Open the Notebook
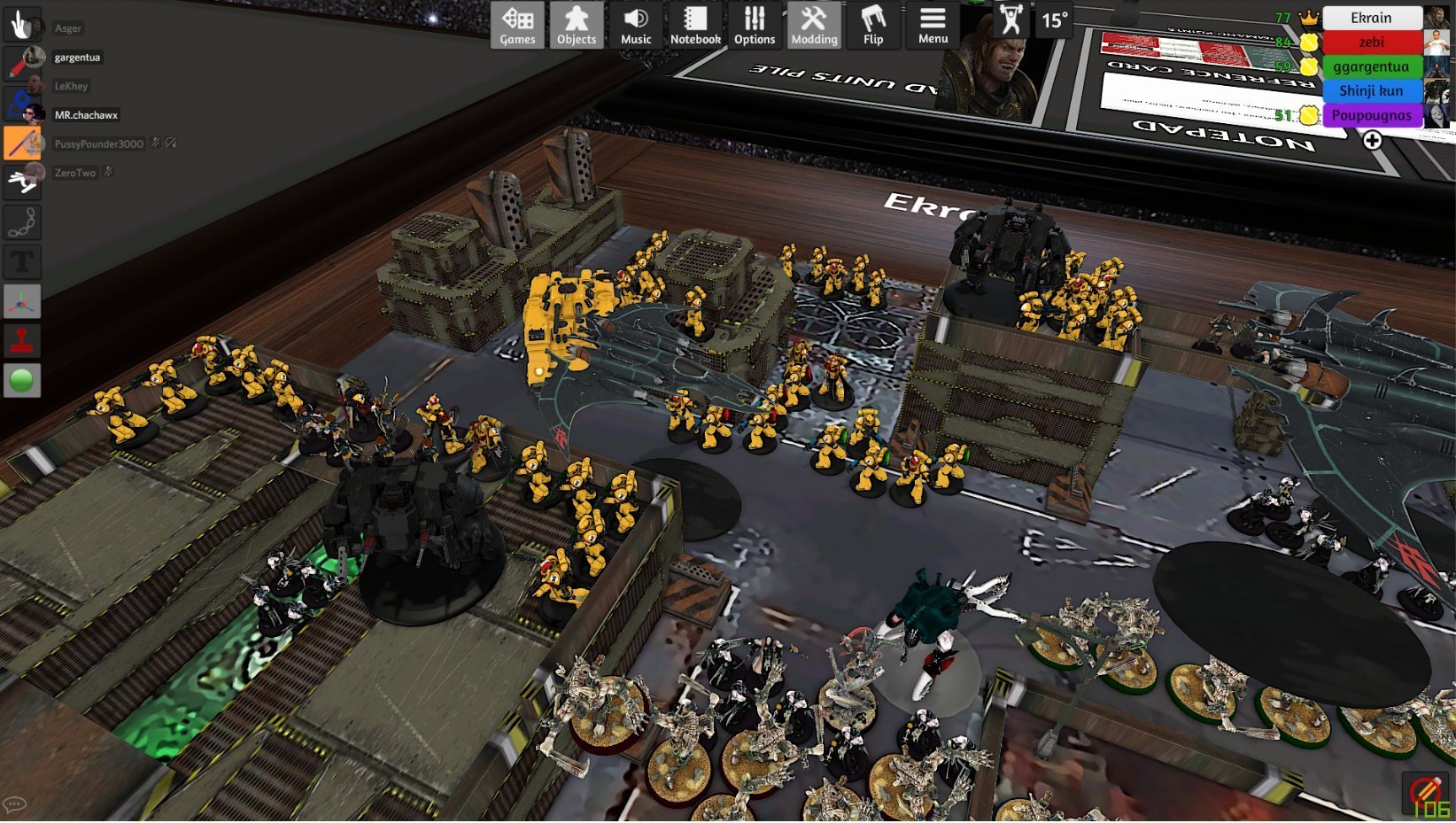Screen dimensions: 1456x823 pyautogui.click(x=695, y=25)
